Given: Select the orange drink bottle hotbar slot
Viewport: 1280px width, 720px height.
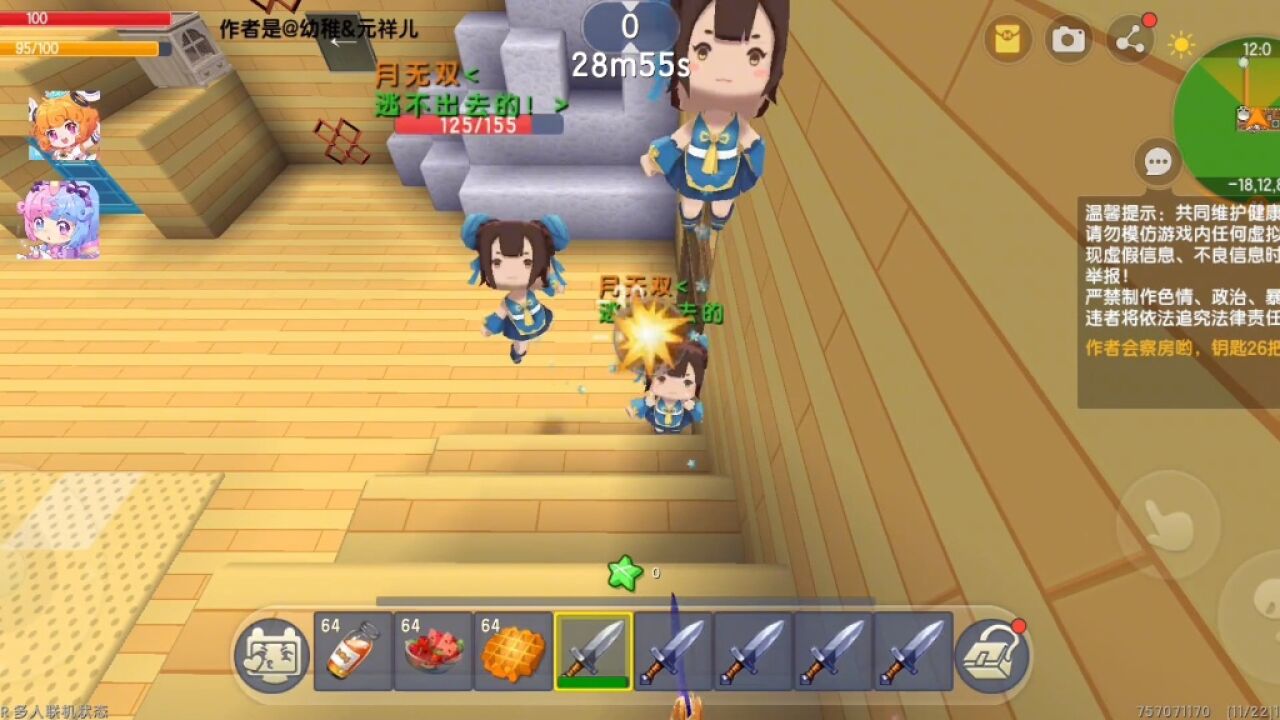Looking at the screenshot, I should click(353, 651).
